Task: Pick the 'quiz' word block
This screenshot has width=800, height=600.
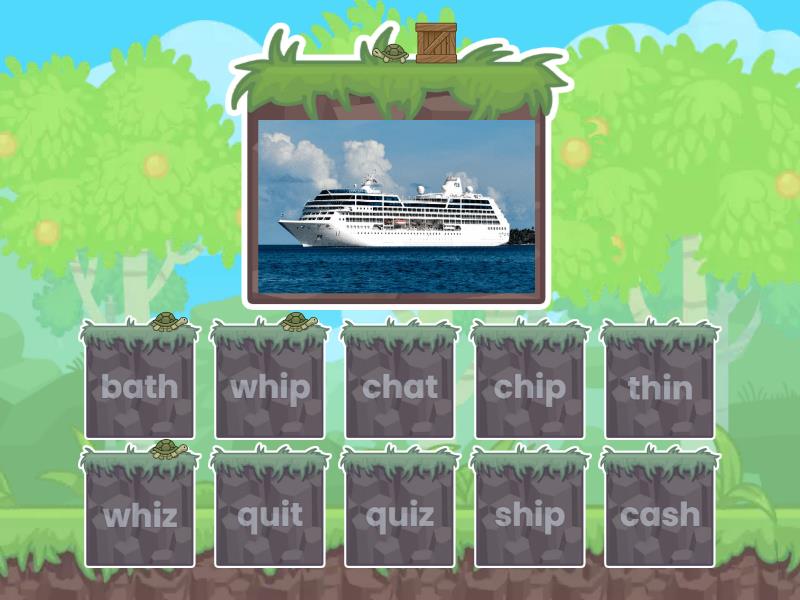Action: (x=400, y=514)
